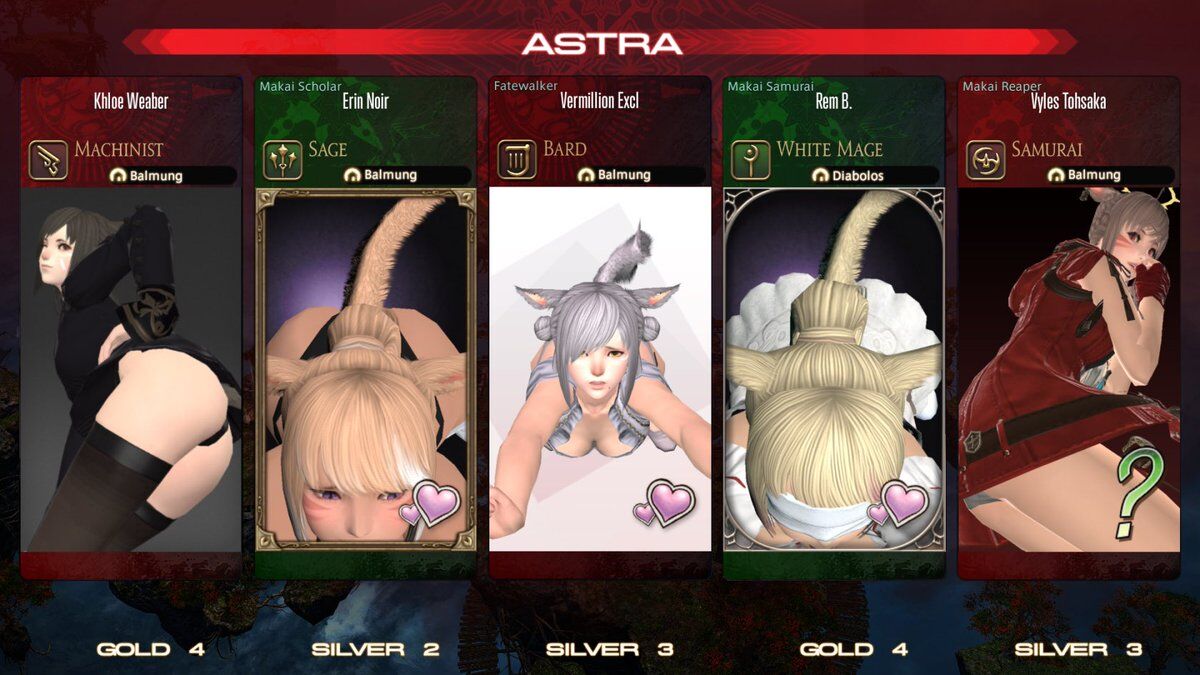Select the Bard job icon

click(x=517, y=159)
